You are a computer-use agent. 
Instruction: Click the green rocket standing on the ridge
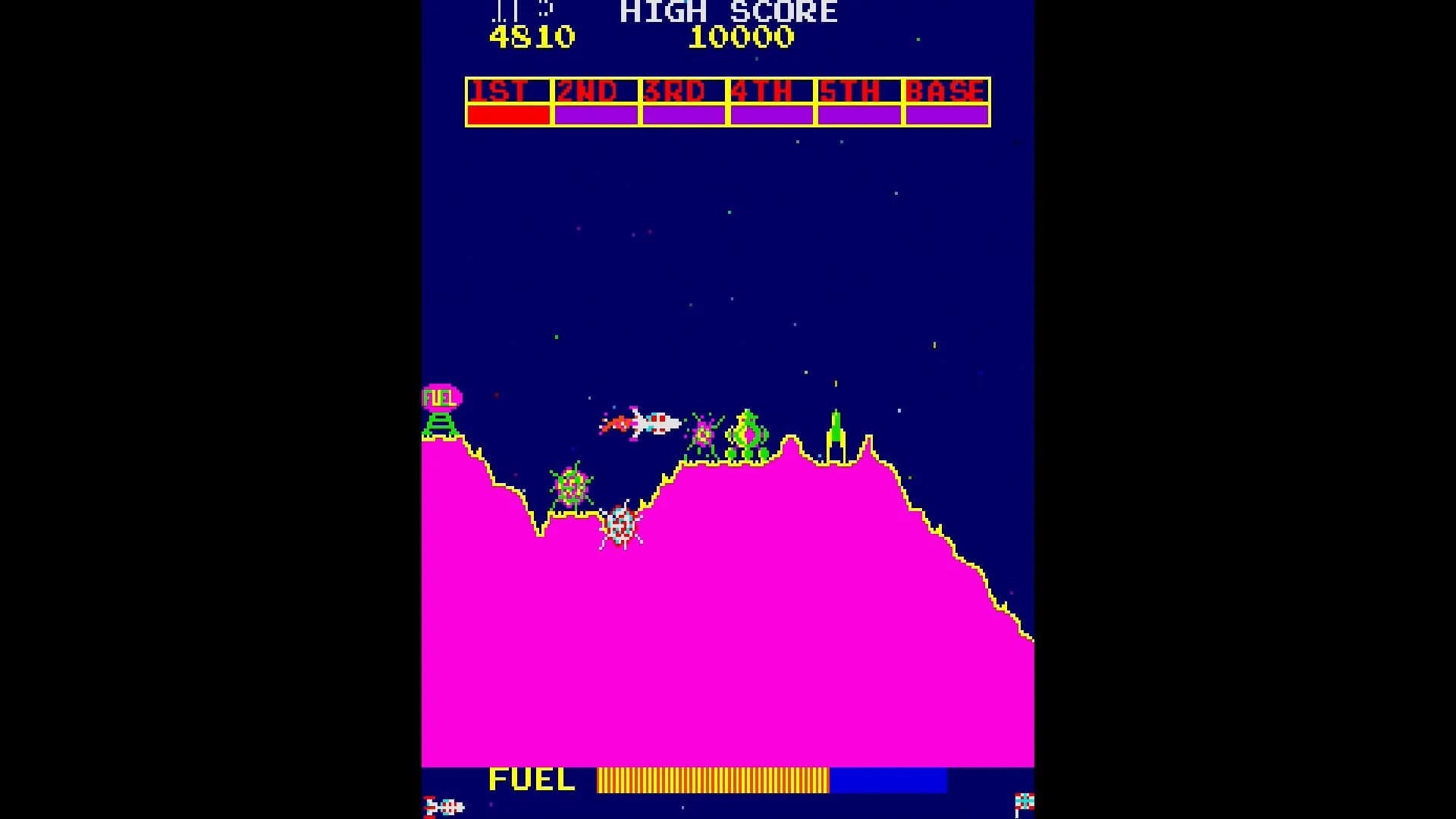point(834,428)
